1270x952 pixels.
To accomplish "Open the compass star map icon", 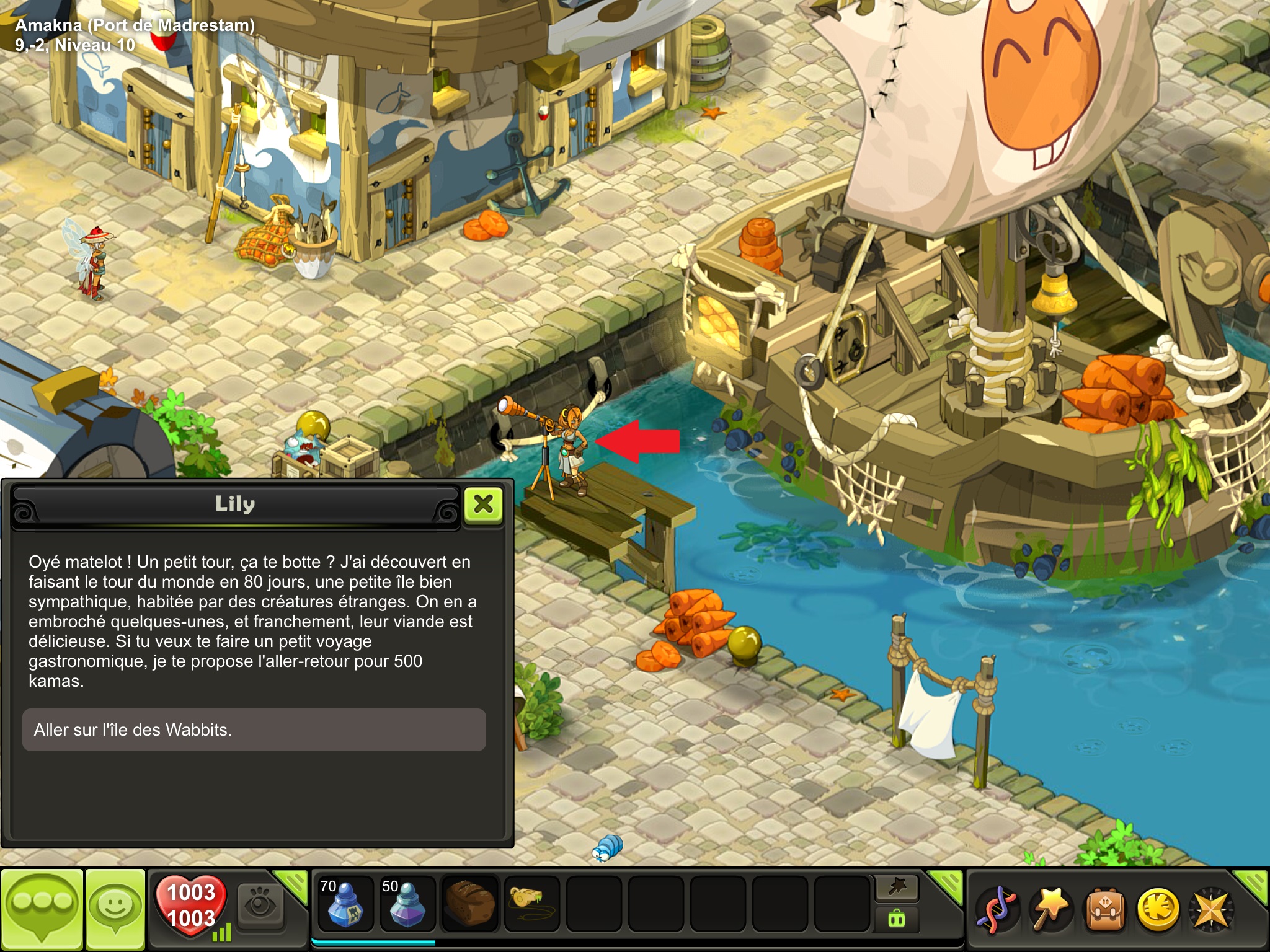I will 1210,909.
